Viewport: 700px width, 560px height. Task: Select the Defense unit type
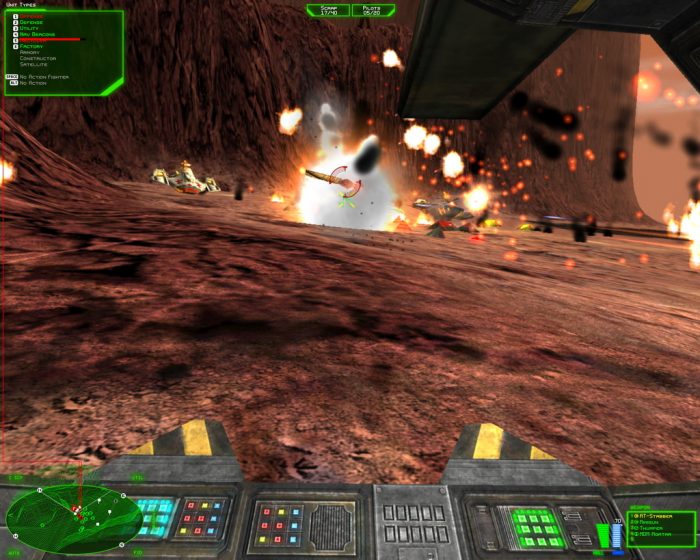(34, 22)
